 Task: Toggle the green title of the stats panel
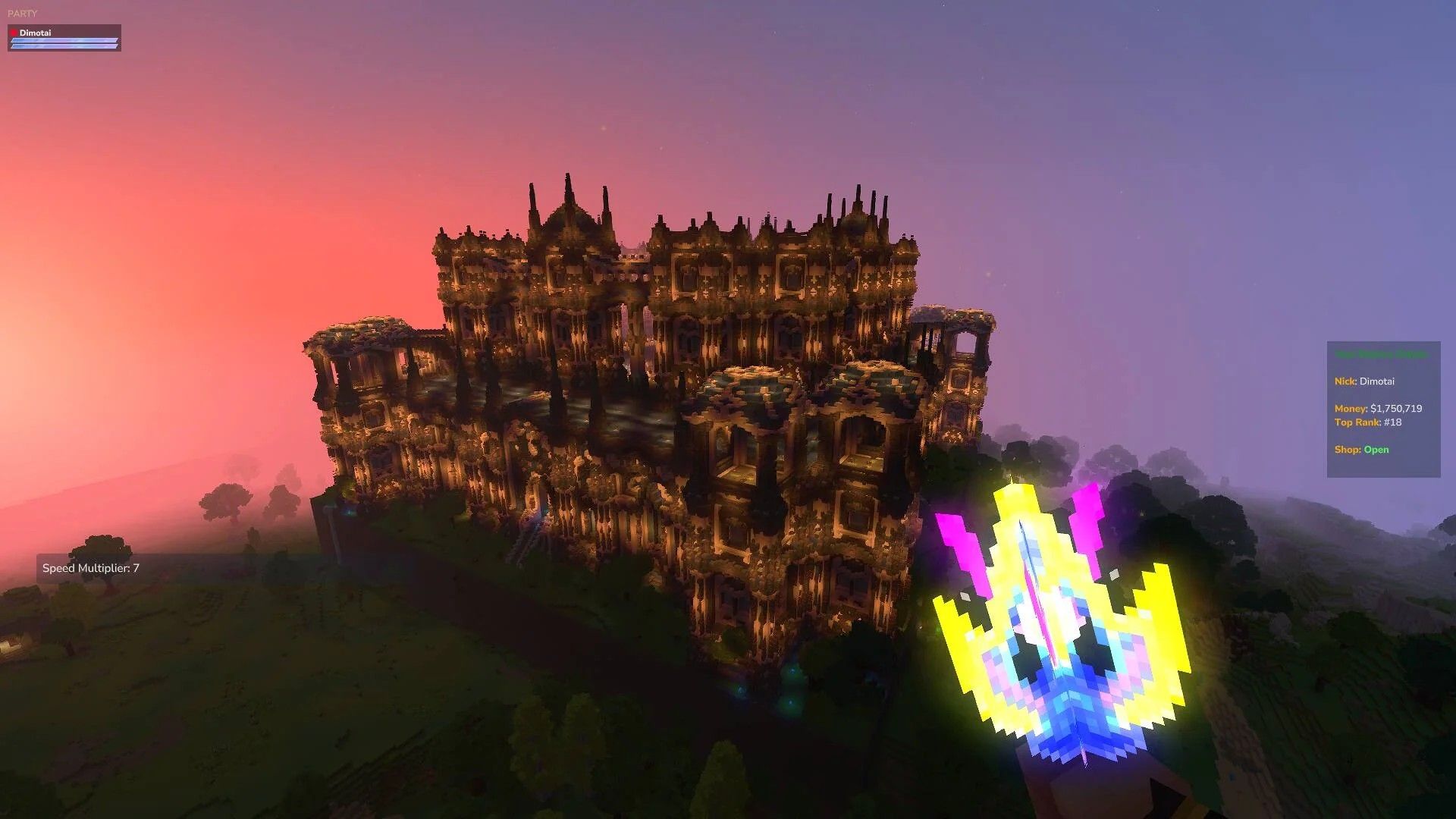[1380, 353]
